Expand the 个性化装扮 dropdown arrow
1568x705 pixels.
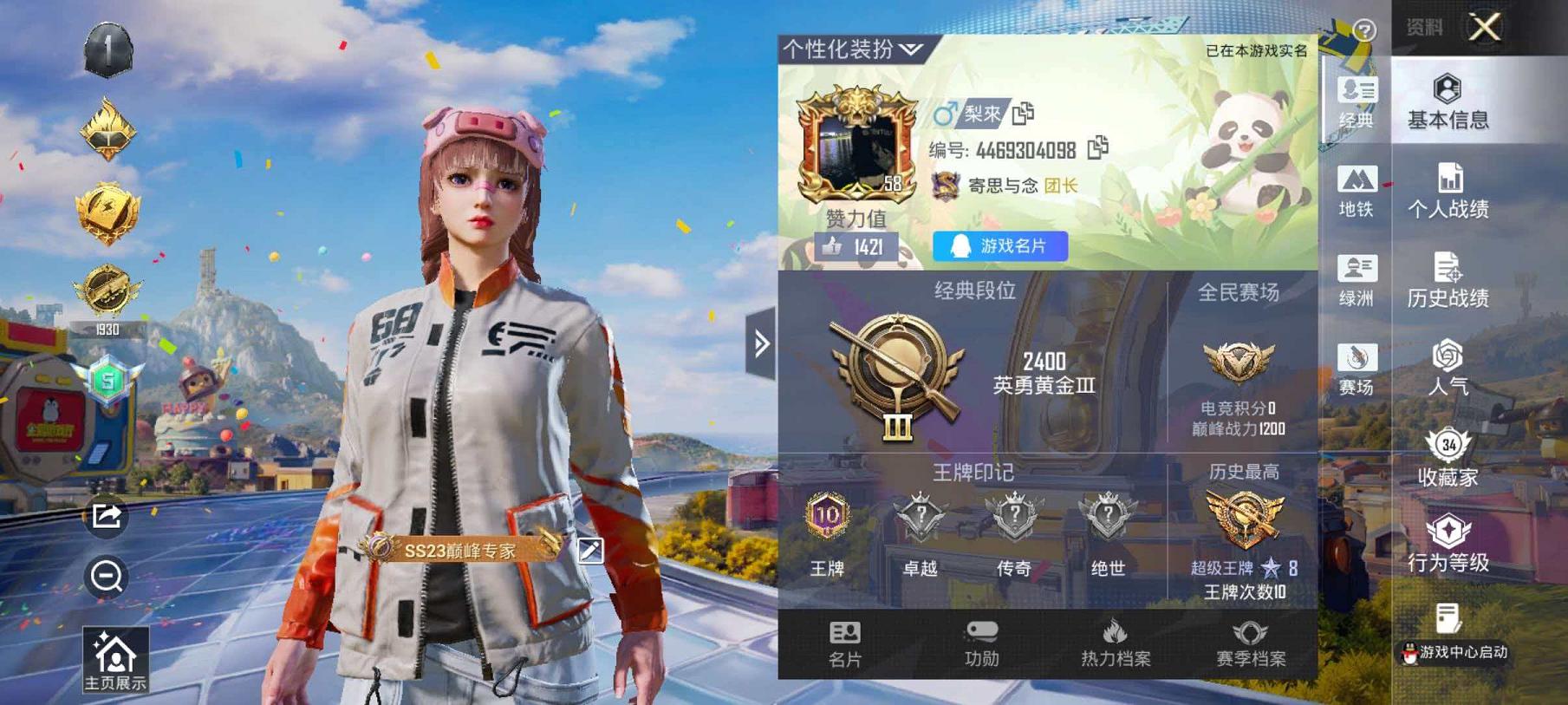pos(908,49)
